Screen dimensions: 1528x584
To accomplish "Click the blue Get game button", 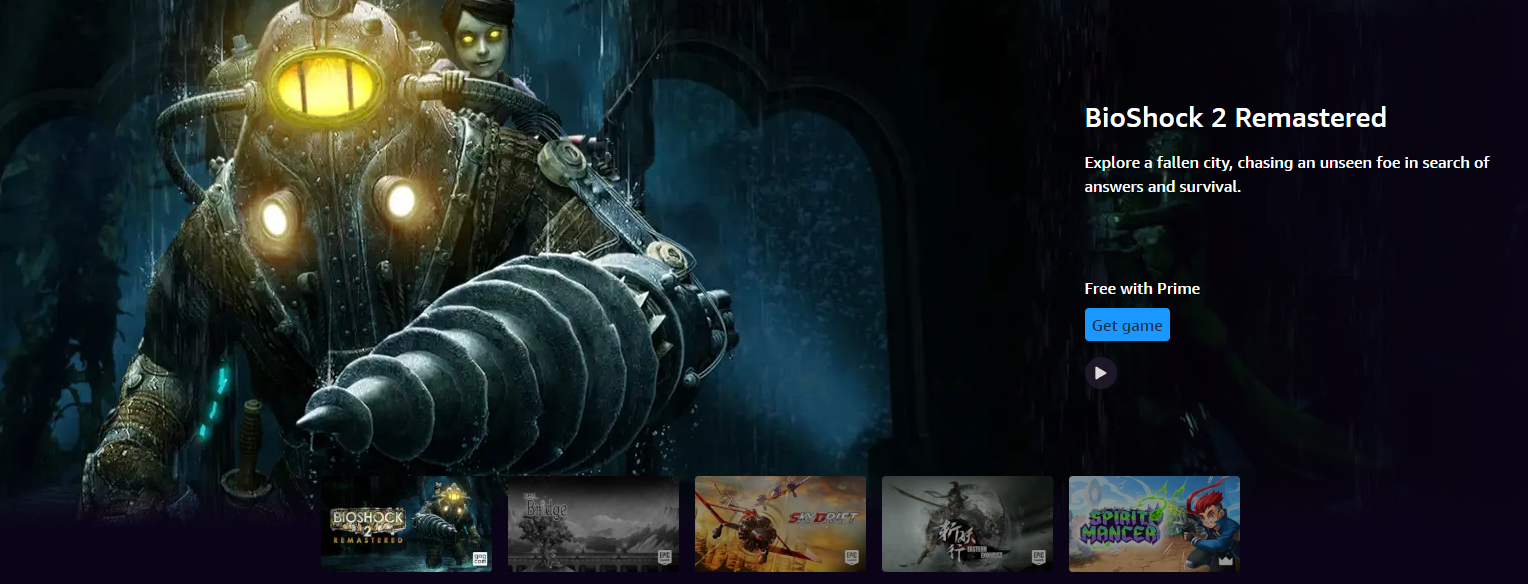I will coord(1127,325).
